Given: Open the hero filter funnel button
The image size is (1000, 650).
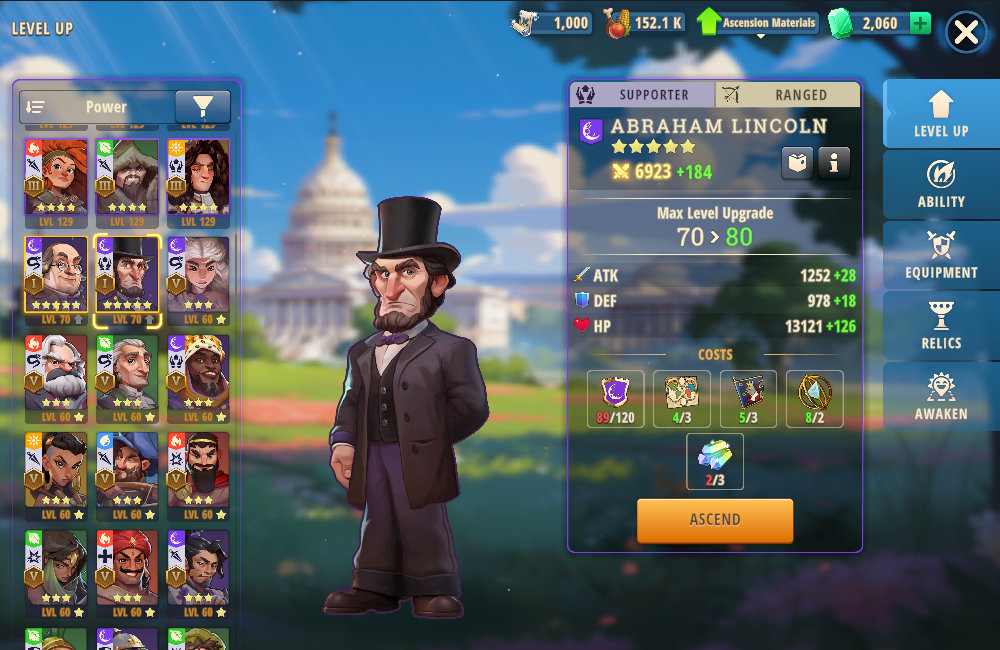Looking at the screenshot, I should click(x=203, y=107).
